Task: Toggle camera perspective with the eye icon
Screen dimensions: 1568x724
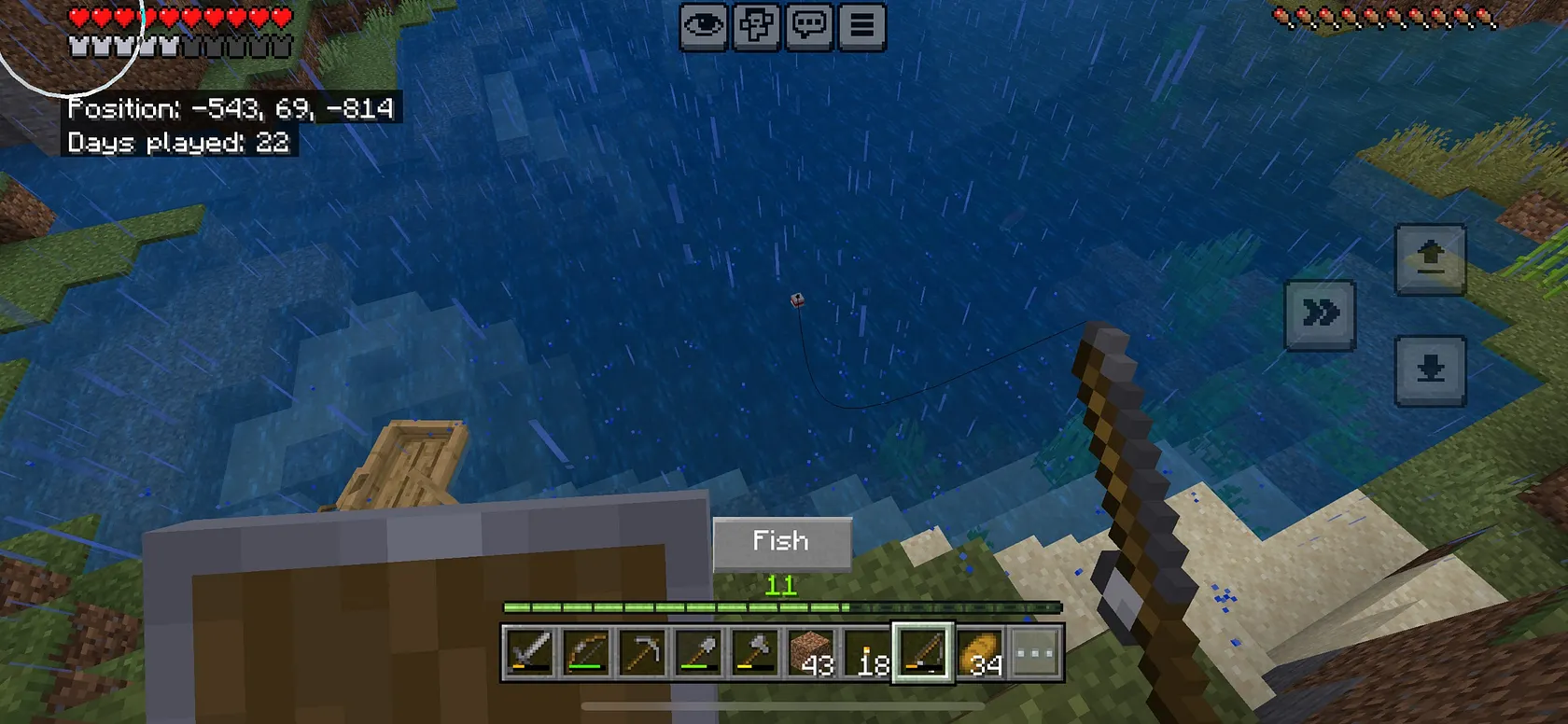Action: (704, 26)
